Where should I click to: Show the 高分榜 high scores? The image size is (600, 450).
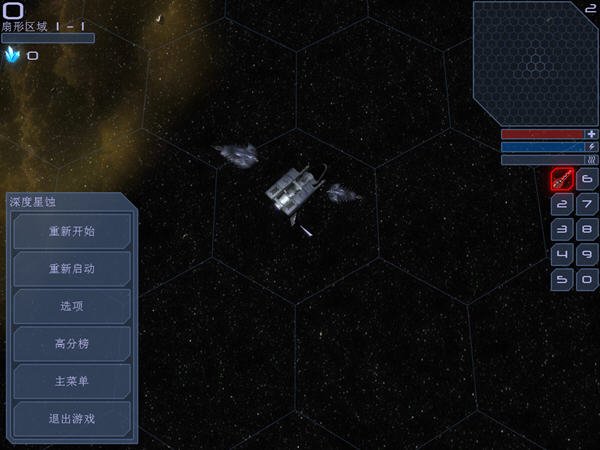72,344
